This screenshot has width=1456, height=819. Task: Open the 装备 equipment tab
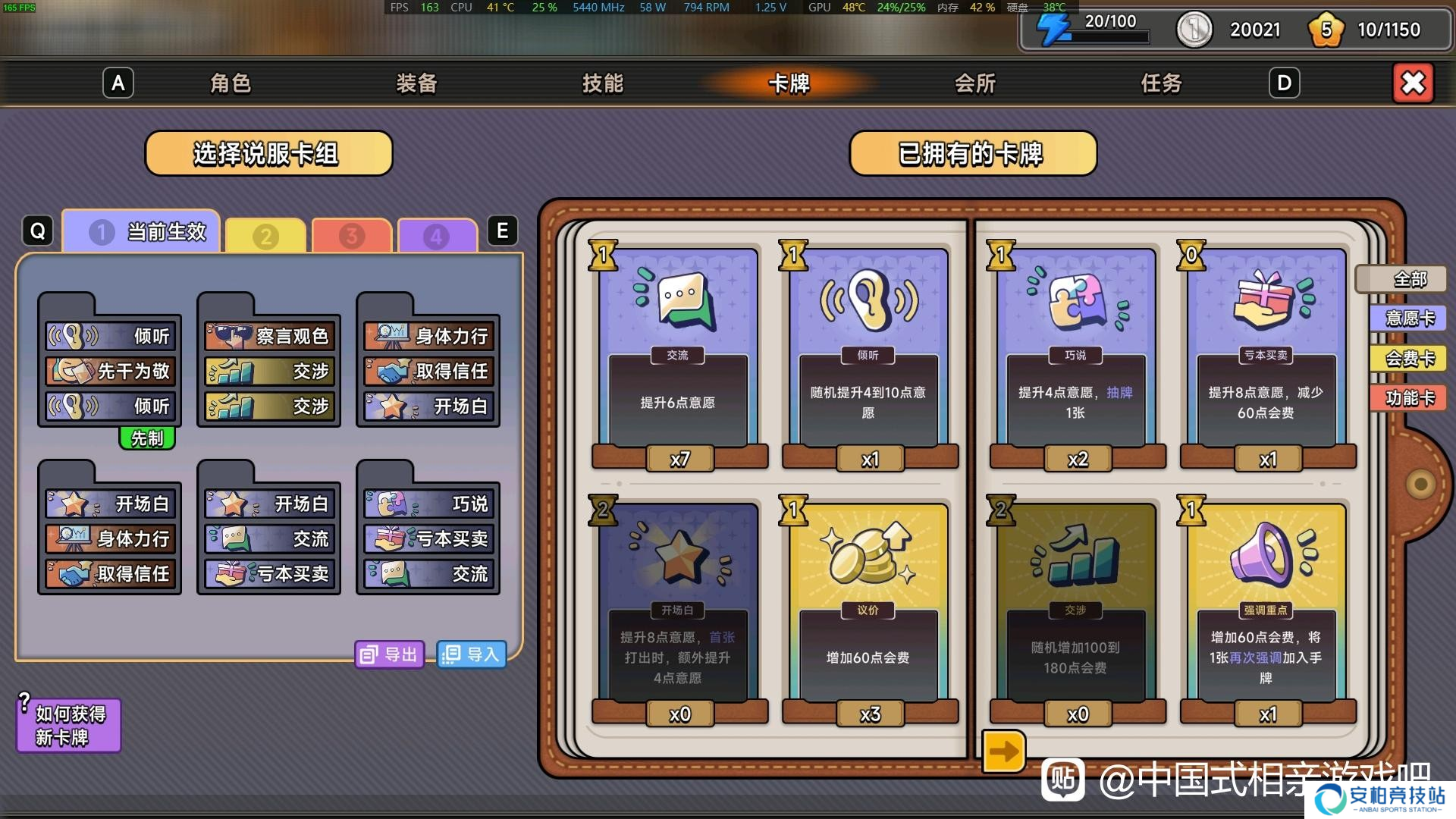pos(416,83)
